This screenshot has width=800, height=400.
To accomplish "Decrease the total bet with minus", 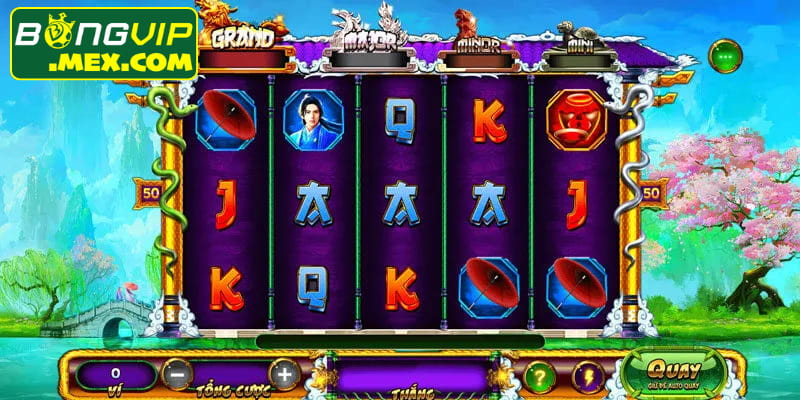I will [175, 374].
